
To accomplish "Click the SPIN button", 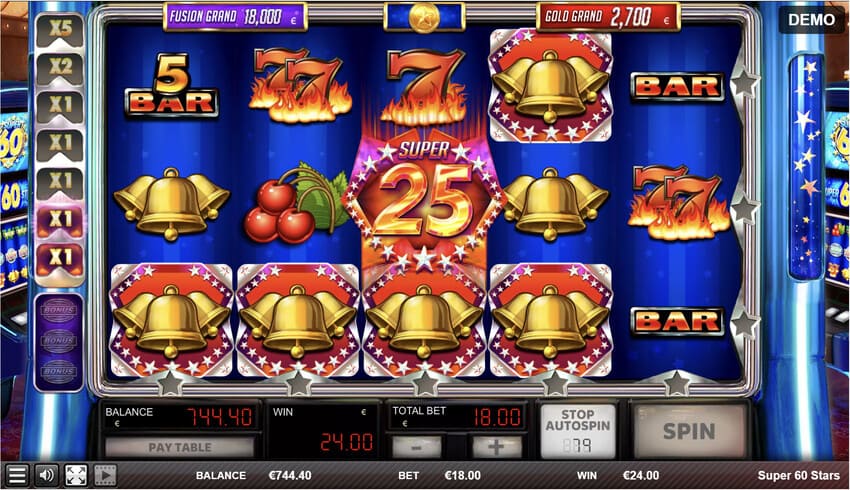I will [x=689, y=431].
